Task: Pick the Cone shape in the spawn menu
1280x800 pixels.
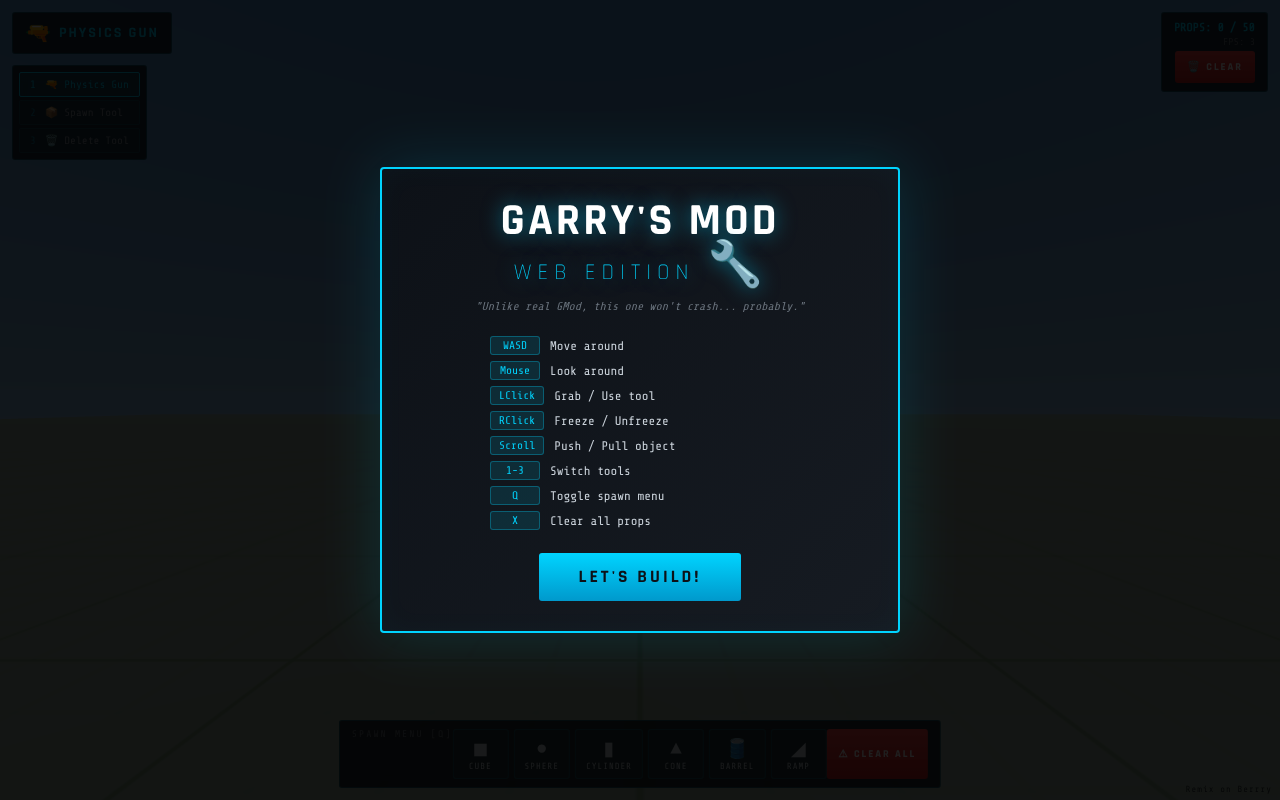Action: click(676, 753)
